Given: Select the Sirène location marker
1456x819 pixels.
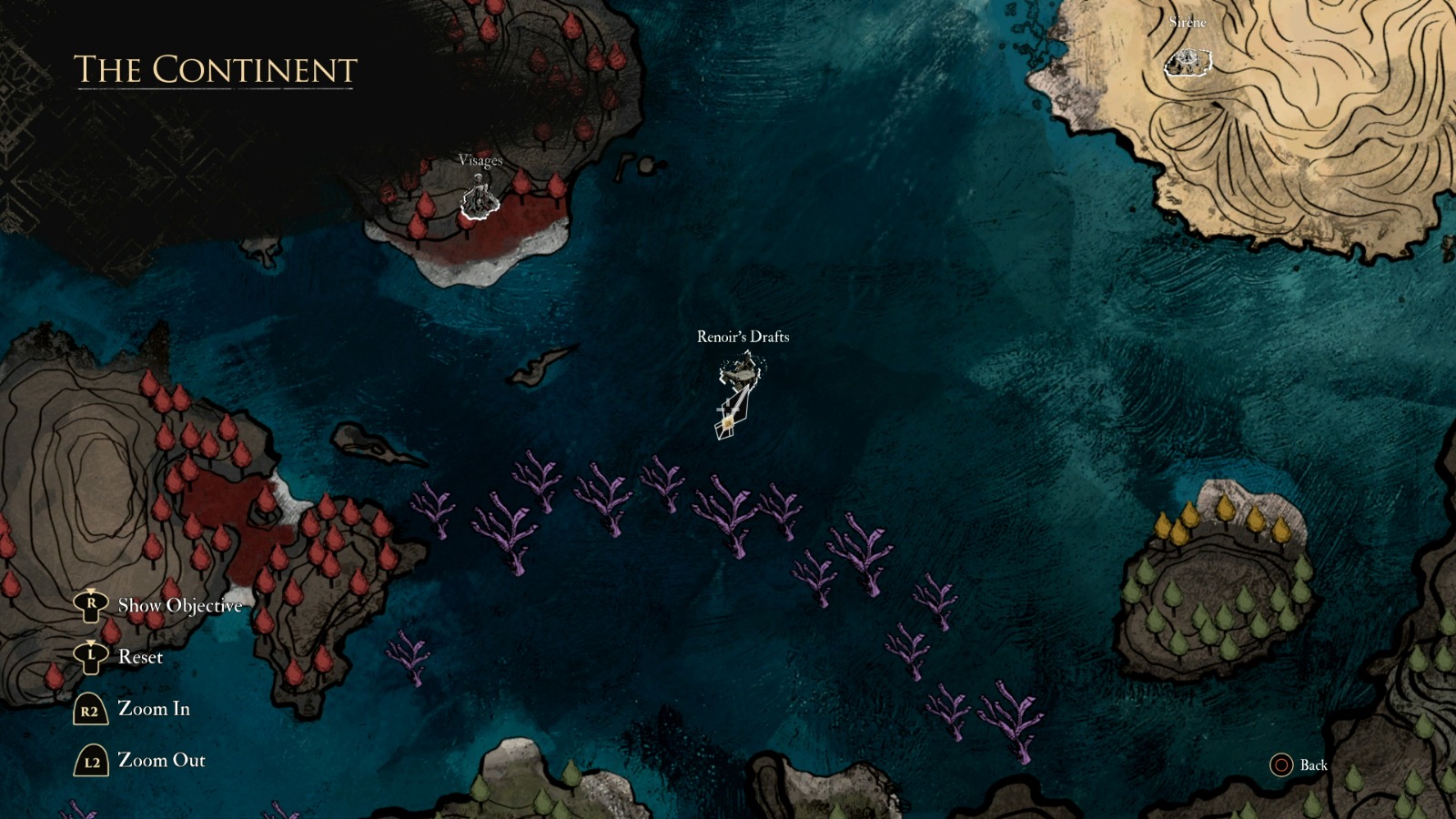Looking at the screenshot, I should [1187, 65].
